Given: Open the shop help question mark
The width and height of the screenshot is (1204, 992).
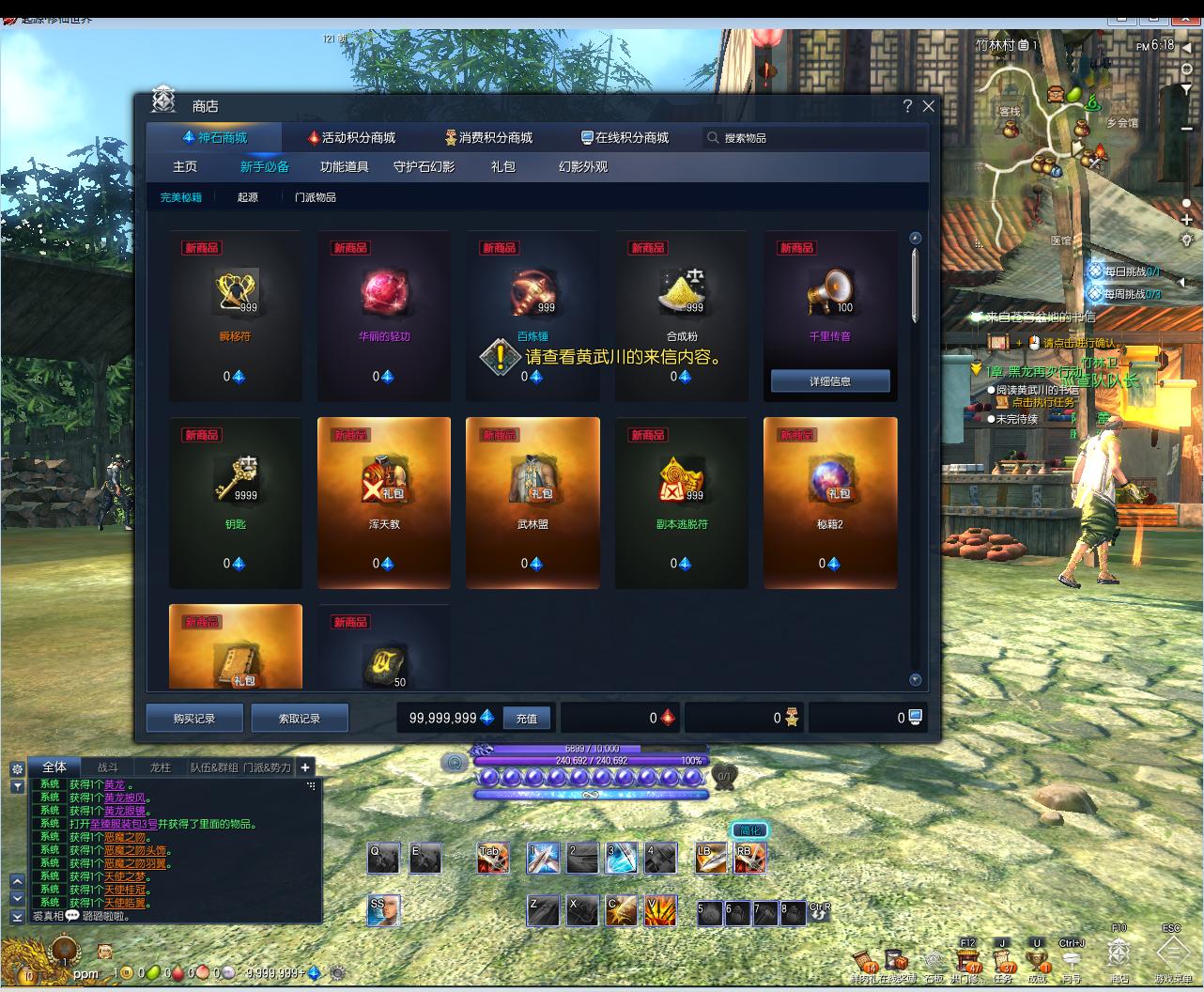Looking at the screenshot, I should click(x=907, y=106).
